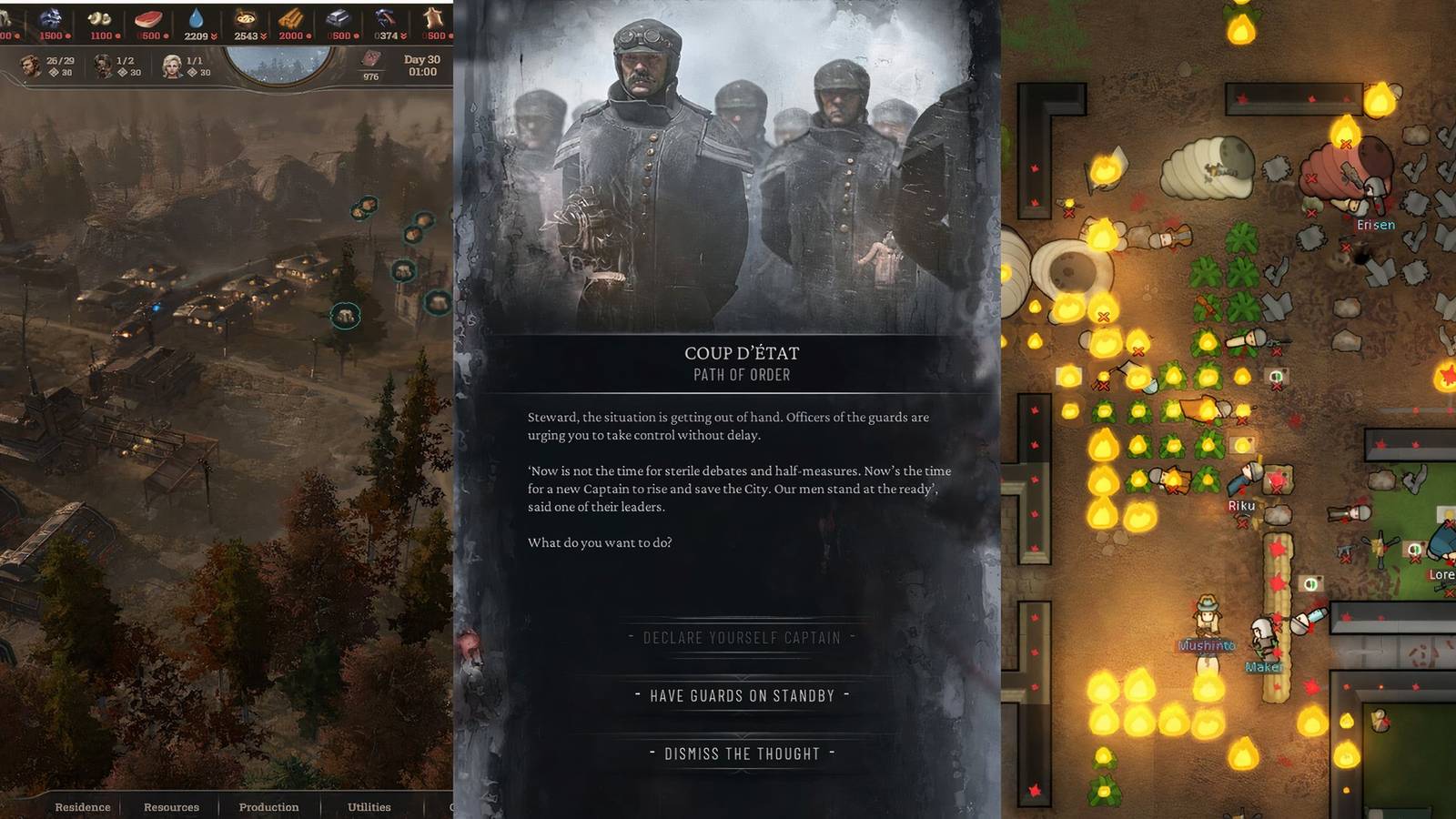This screenshot has width=1456, height=819.
Task: Expand the chevron beside the 2543 food count
Action: pyautogui.click(x=264, y=36)
